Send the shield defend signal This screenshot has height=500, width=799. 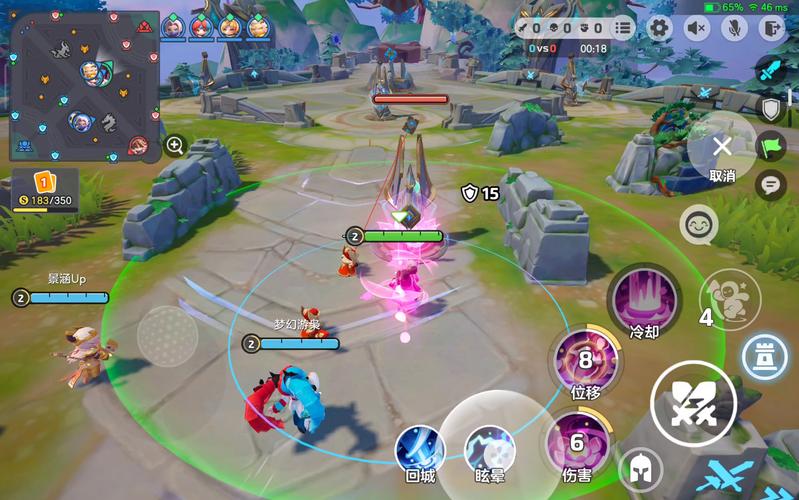pyautogui.click(x=771, y=109)
